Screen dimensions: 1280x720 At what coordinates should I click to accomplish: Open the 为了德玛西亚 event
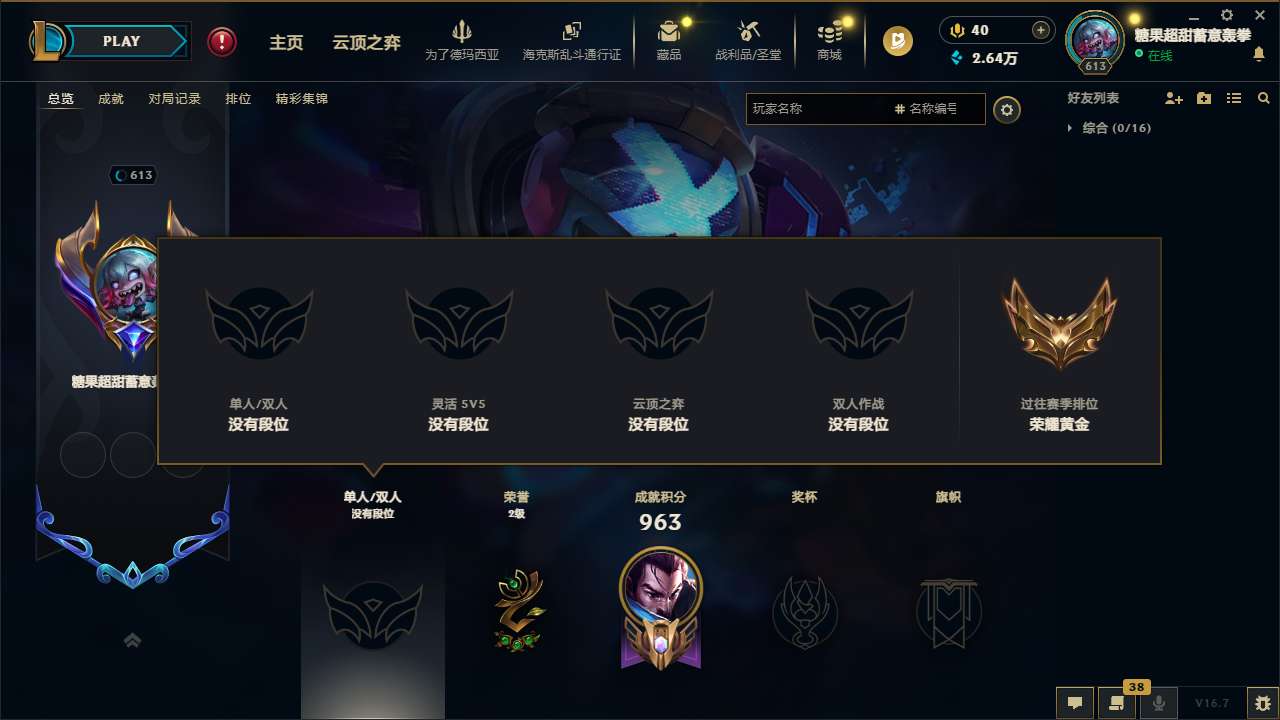(461, 40)
